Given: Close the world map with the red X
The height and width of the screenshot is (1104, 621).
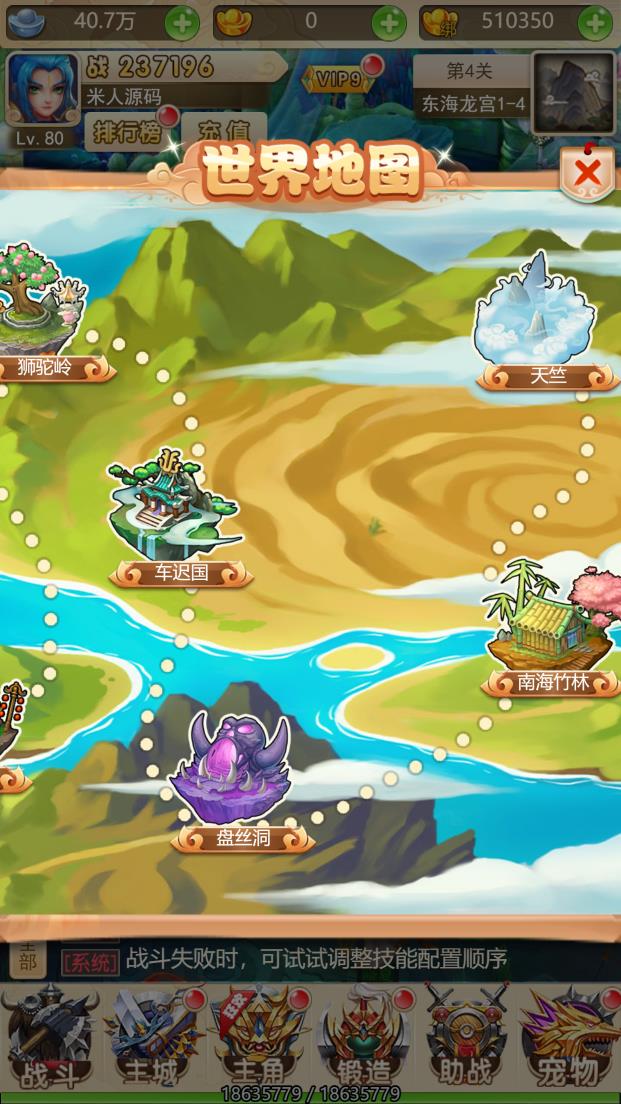Looking at the screenshot, I should pos(587,173).
